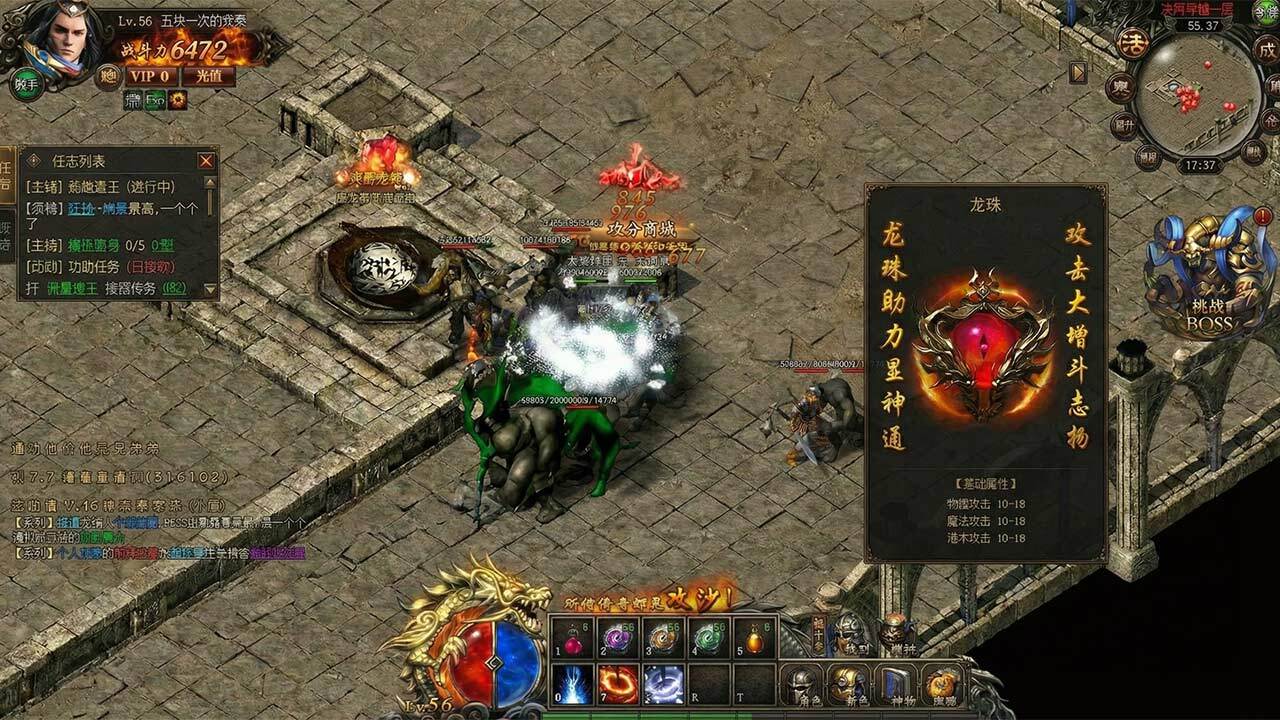
Task: Open the 神物 artifact menu
Action: (897, 685)
